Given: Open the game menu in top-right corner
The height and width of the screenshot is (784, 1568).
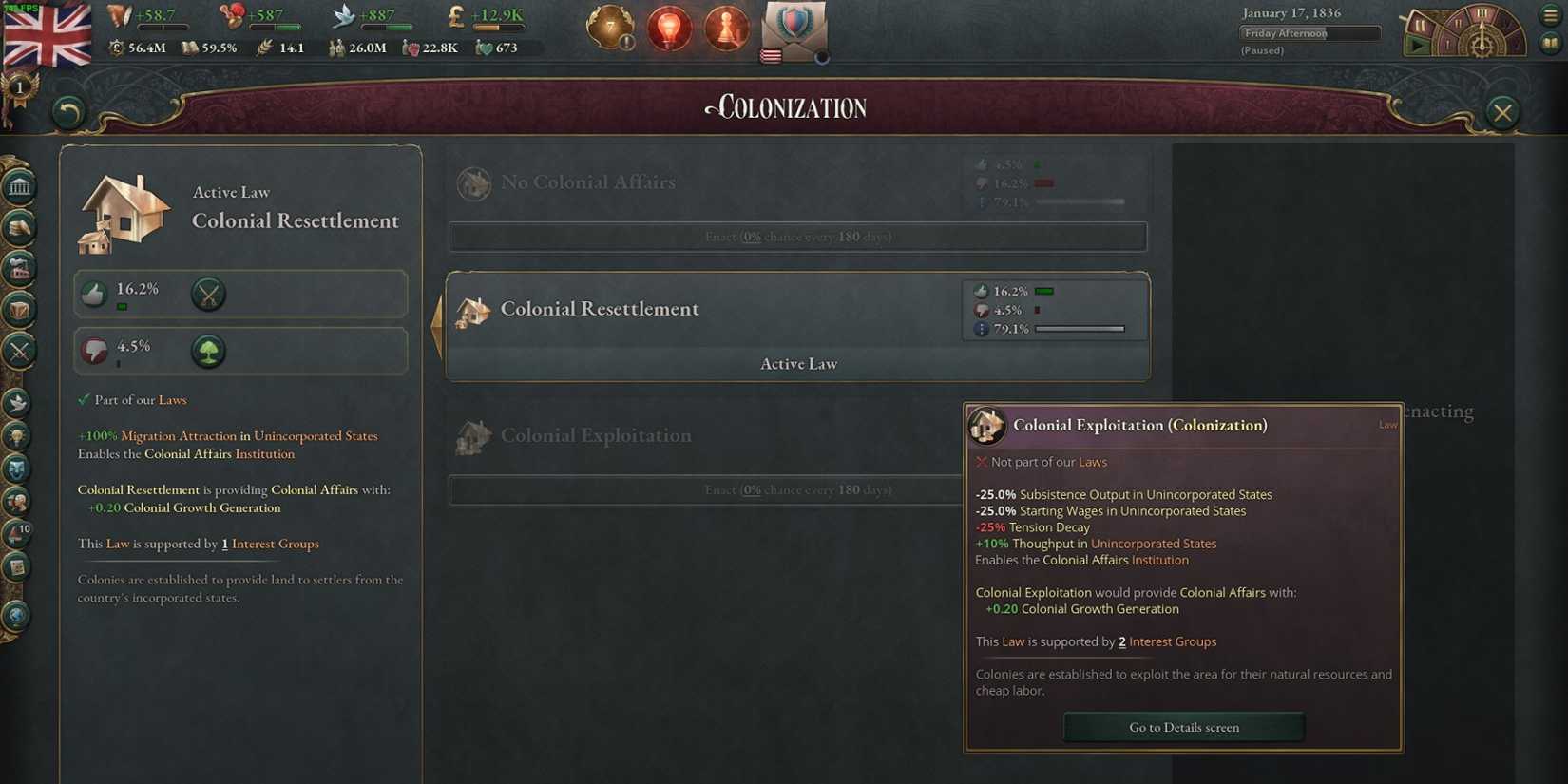Looking at the screenshot, I should click(1548, 13).
